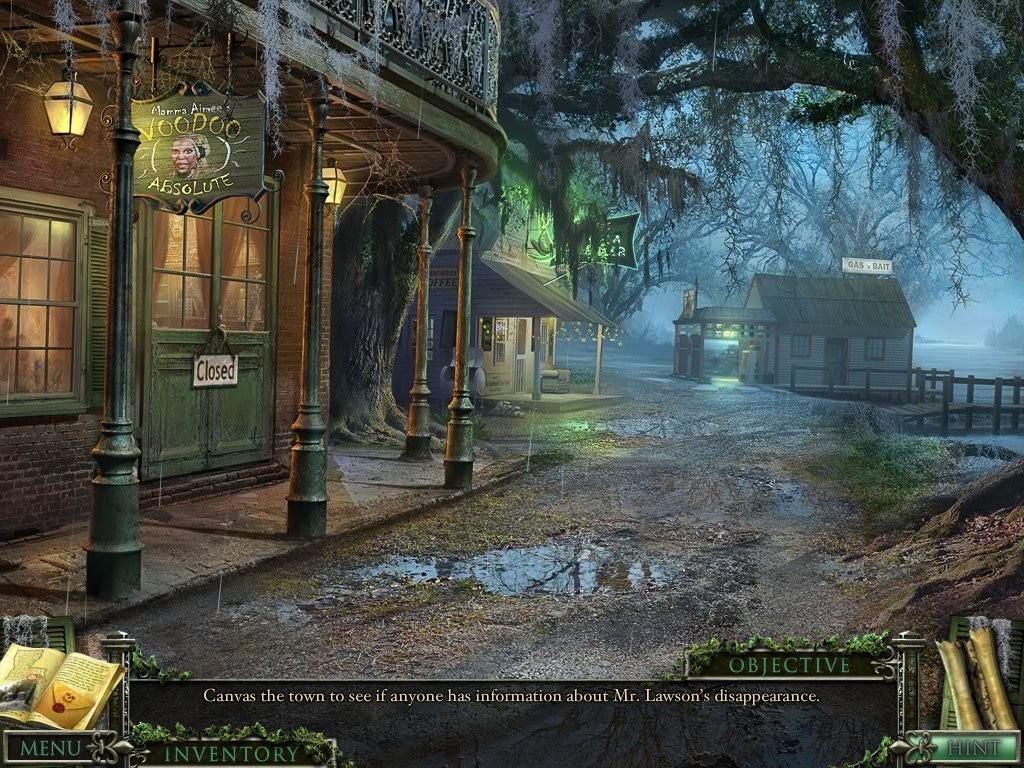Expand the Inventory bar
Screen dimensions: 1024x768
coord(231,753)
